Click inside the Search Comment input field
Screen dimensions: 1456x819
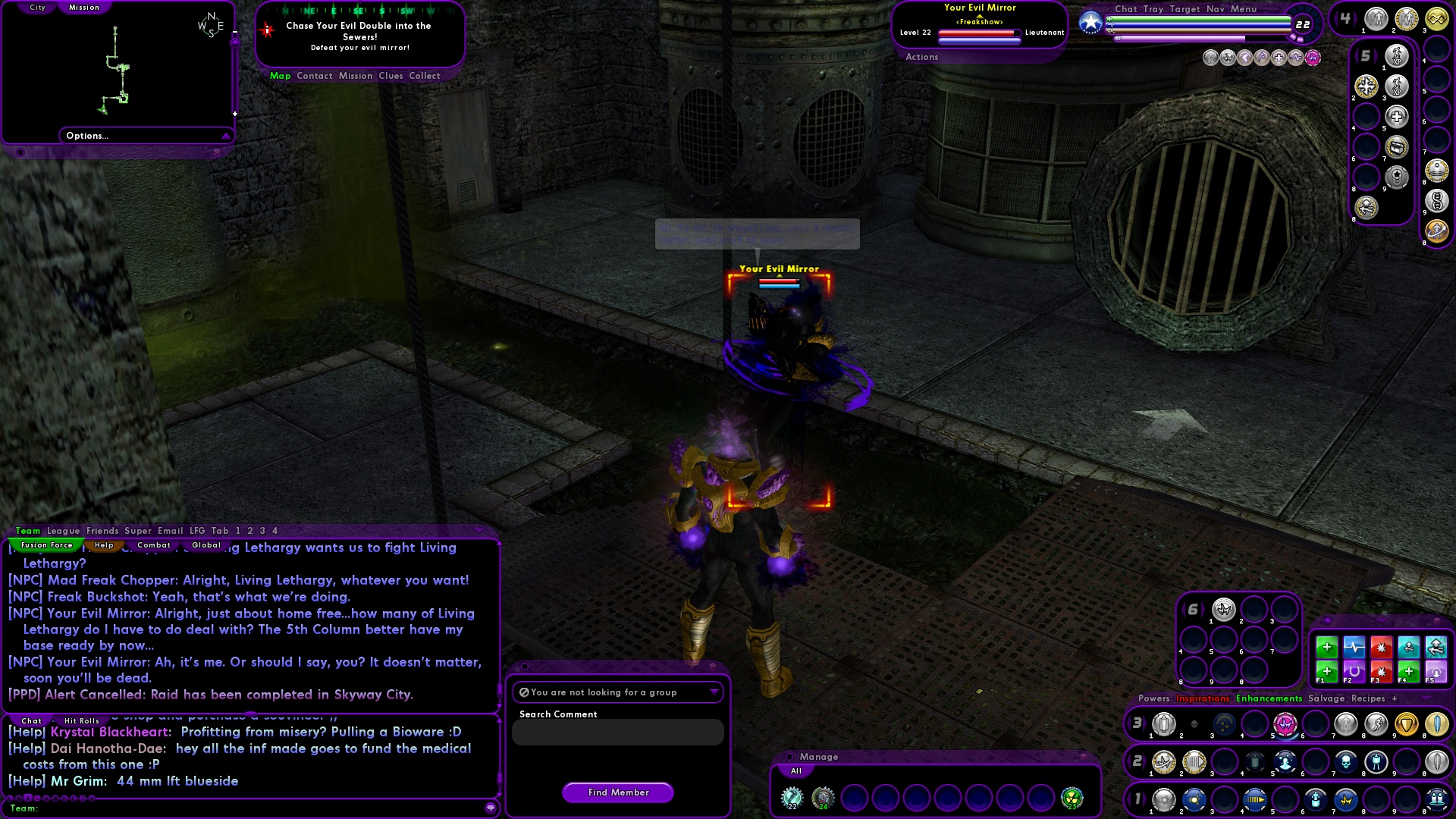point(618,732)
